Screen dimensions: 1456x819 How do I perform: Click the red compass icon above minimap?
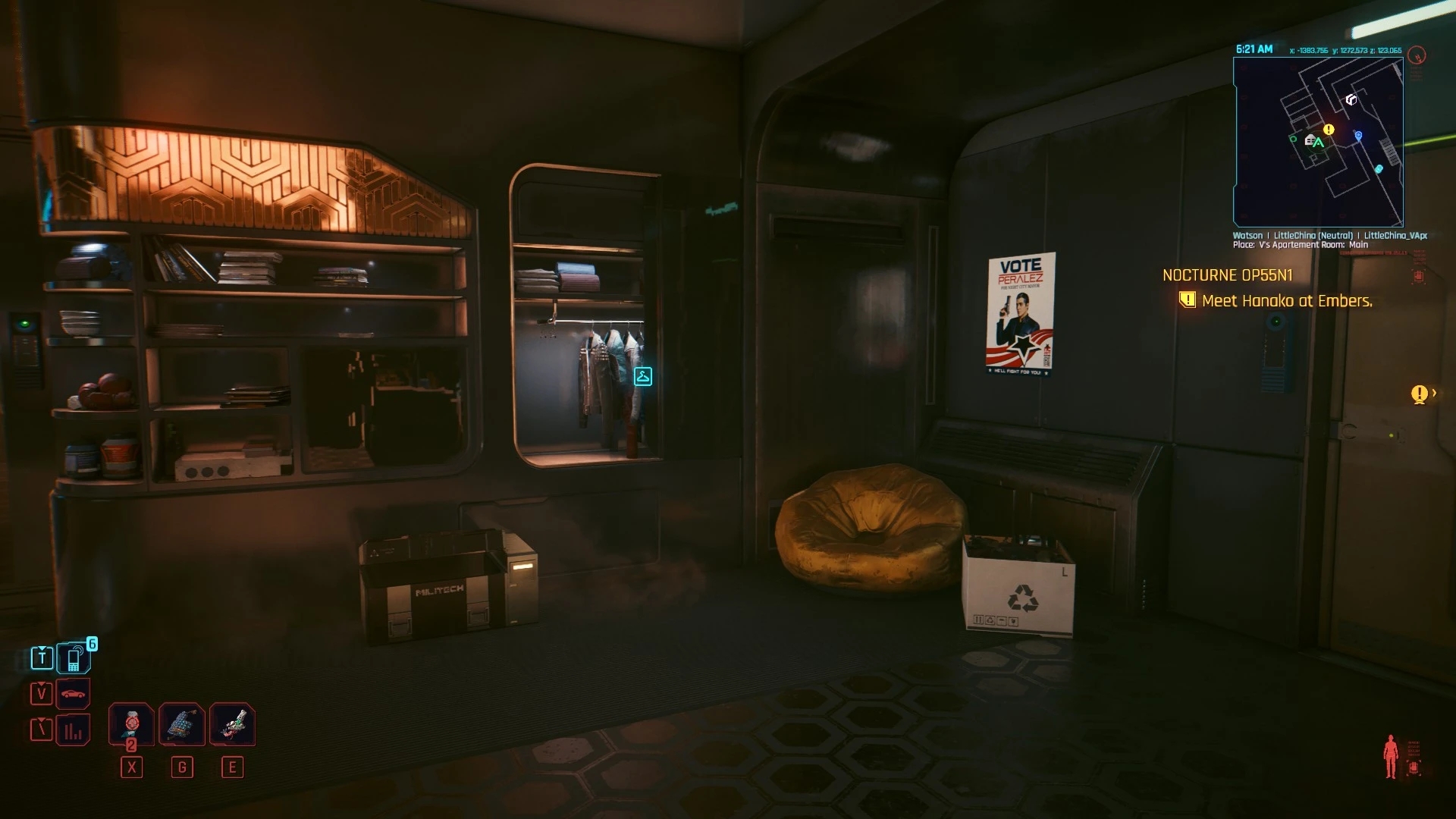pyautogui.click(x=1416, y=55)
